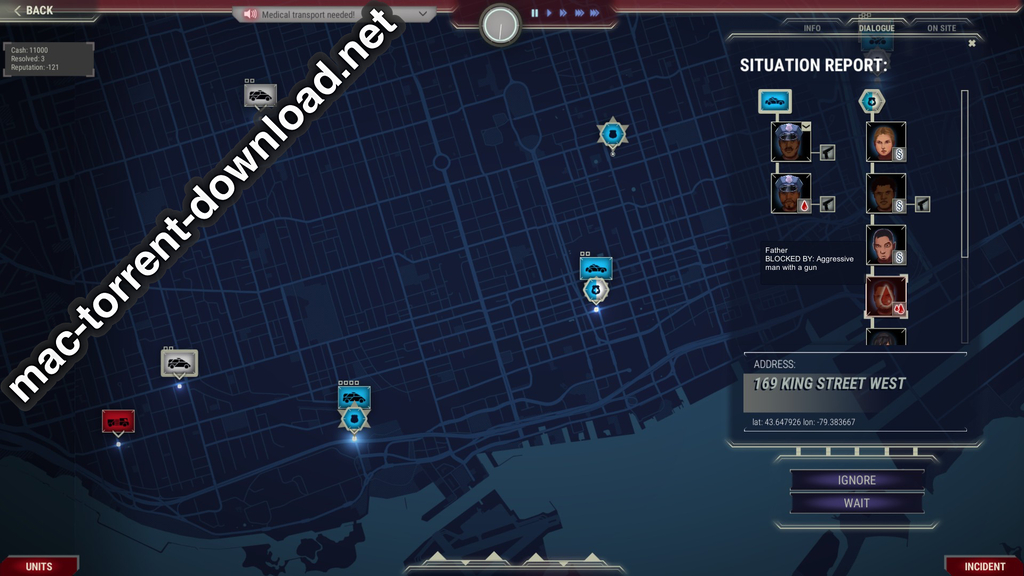Image resolution: width=1024 pixels, height=576 pixels.
Task: Select the red ambulance unit on map
Action: pos(118,421)
